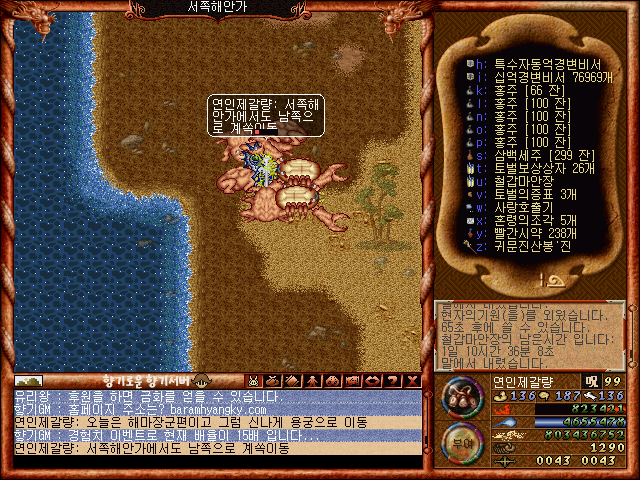
Task: Open the pouch bag round icon
Action: point(460,401)
